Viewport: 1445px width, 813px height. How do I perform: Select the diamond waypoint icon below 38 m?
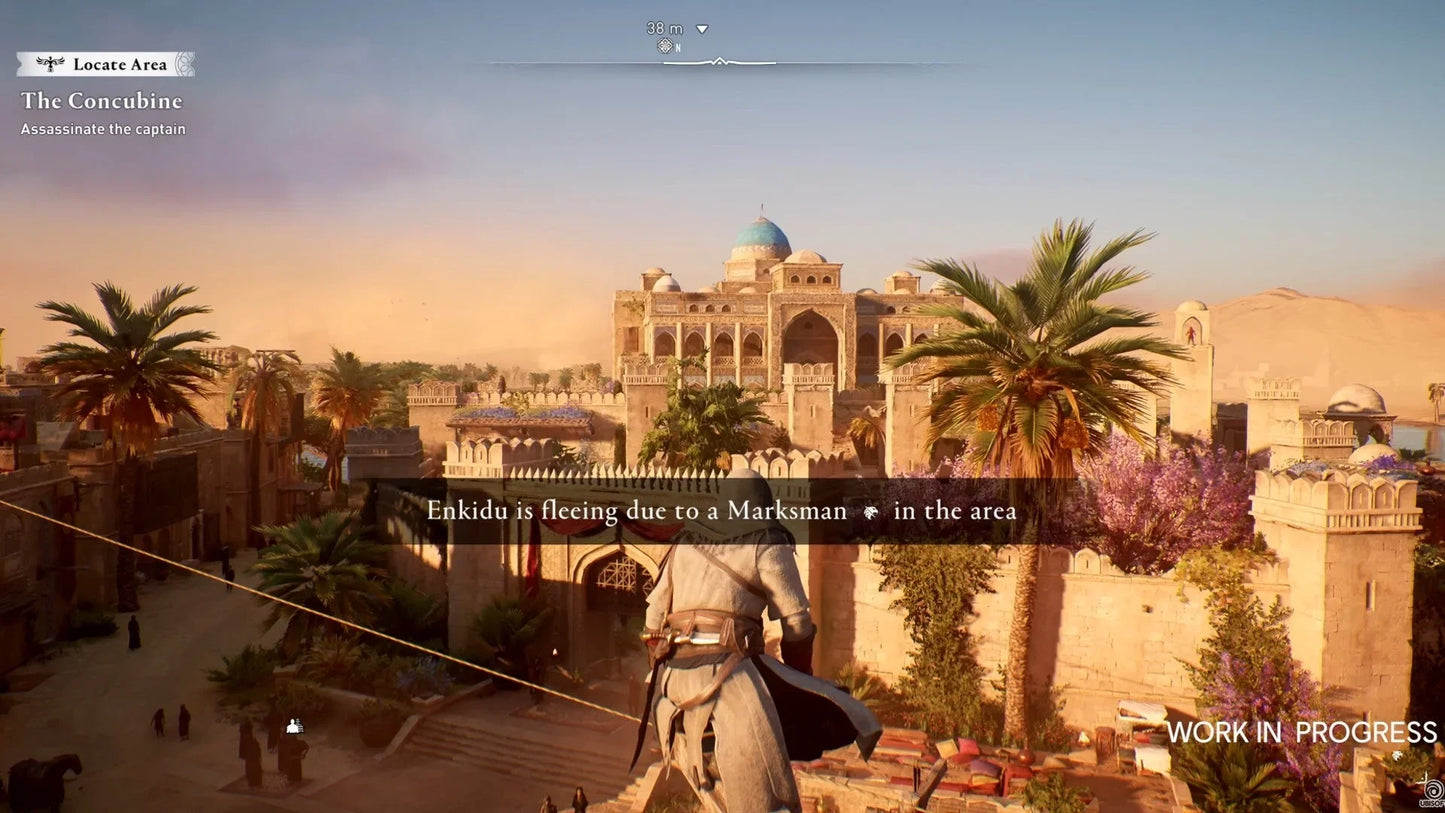pyautogui.click(x=665, y=45)
